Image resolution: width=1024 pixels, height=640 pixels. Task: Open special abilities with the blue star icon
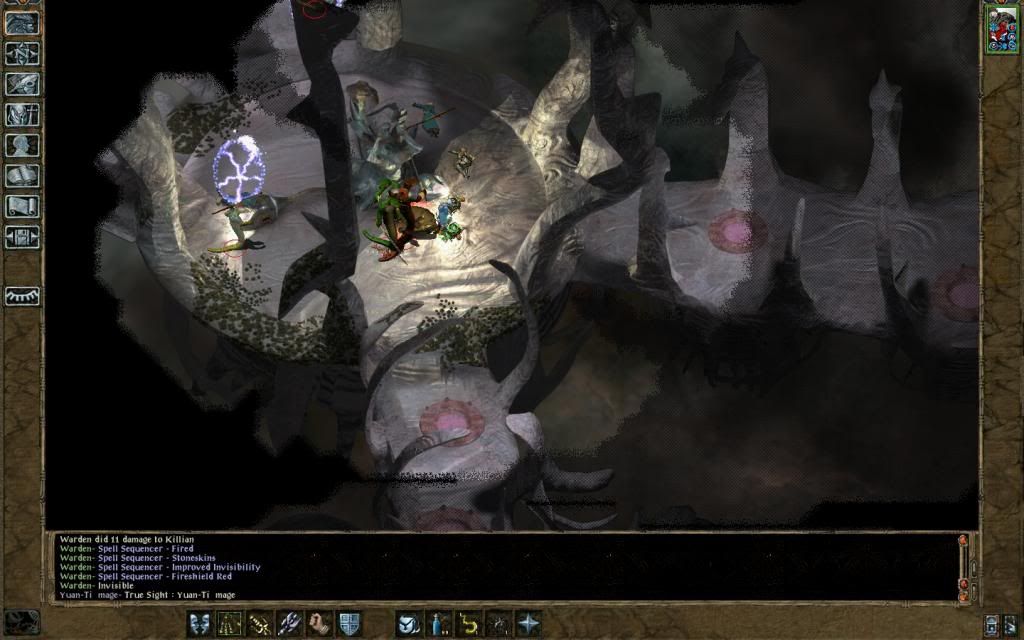528,623
